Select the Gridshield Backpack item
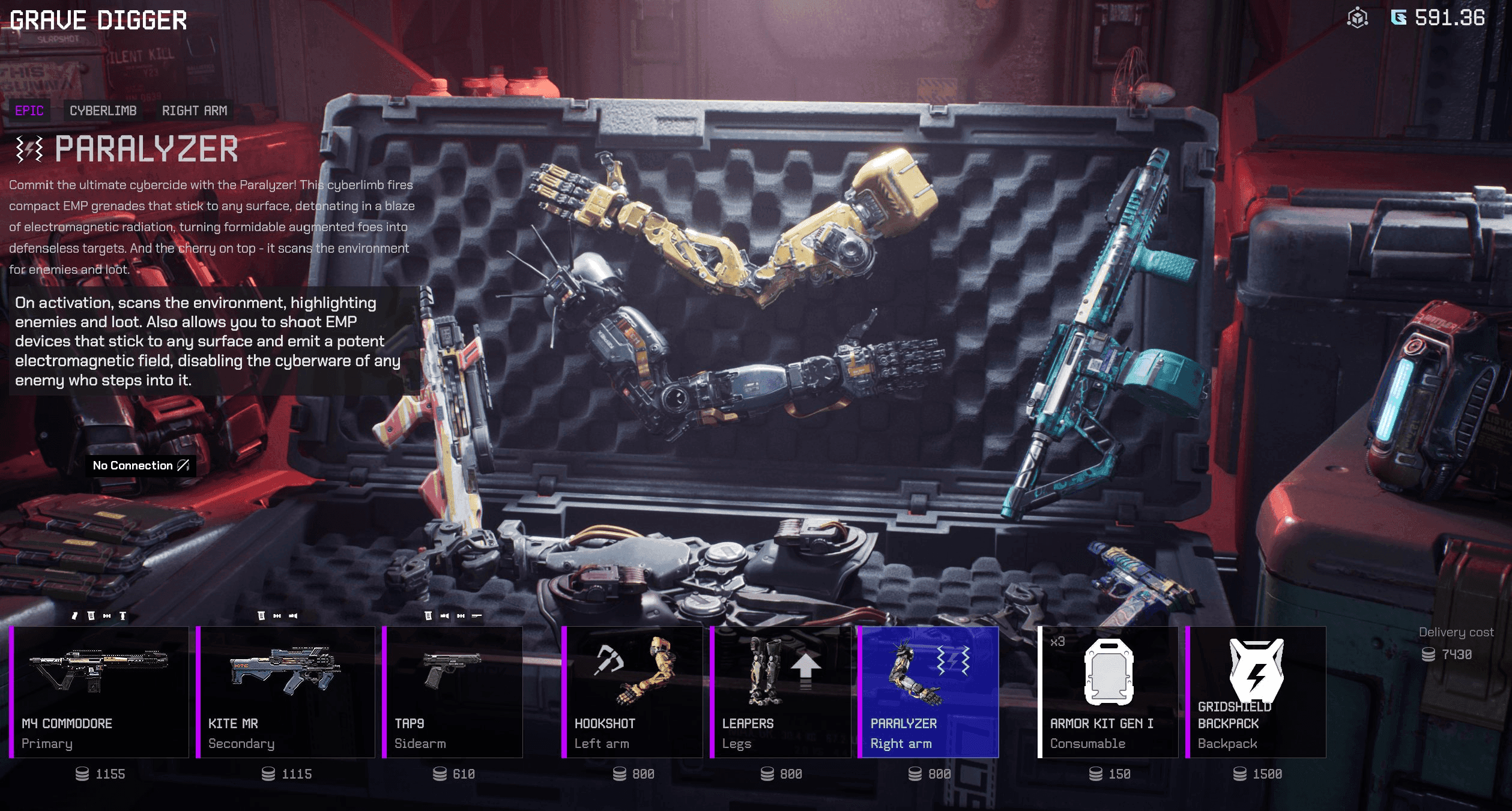The image size is (1512, 811). [x=1255, y=690]
